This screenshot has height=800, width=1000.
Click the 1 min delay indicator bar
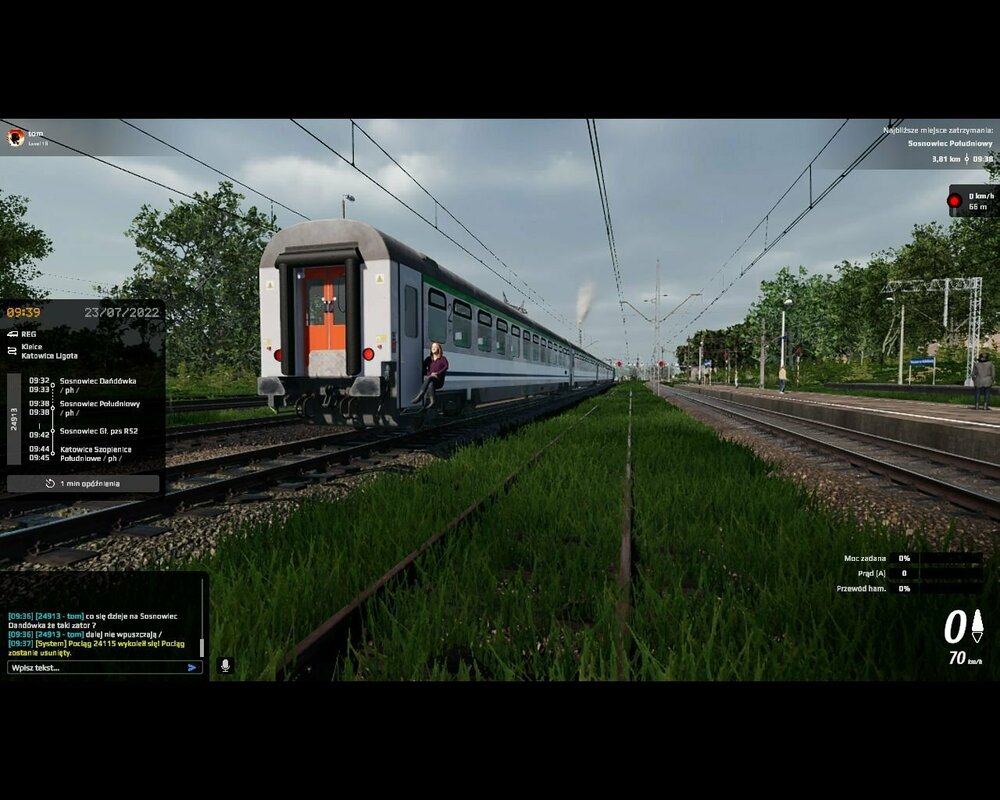pyautogui.click(x=83, y=483)
